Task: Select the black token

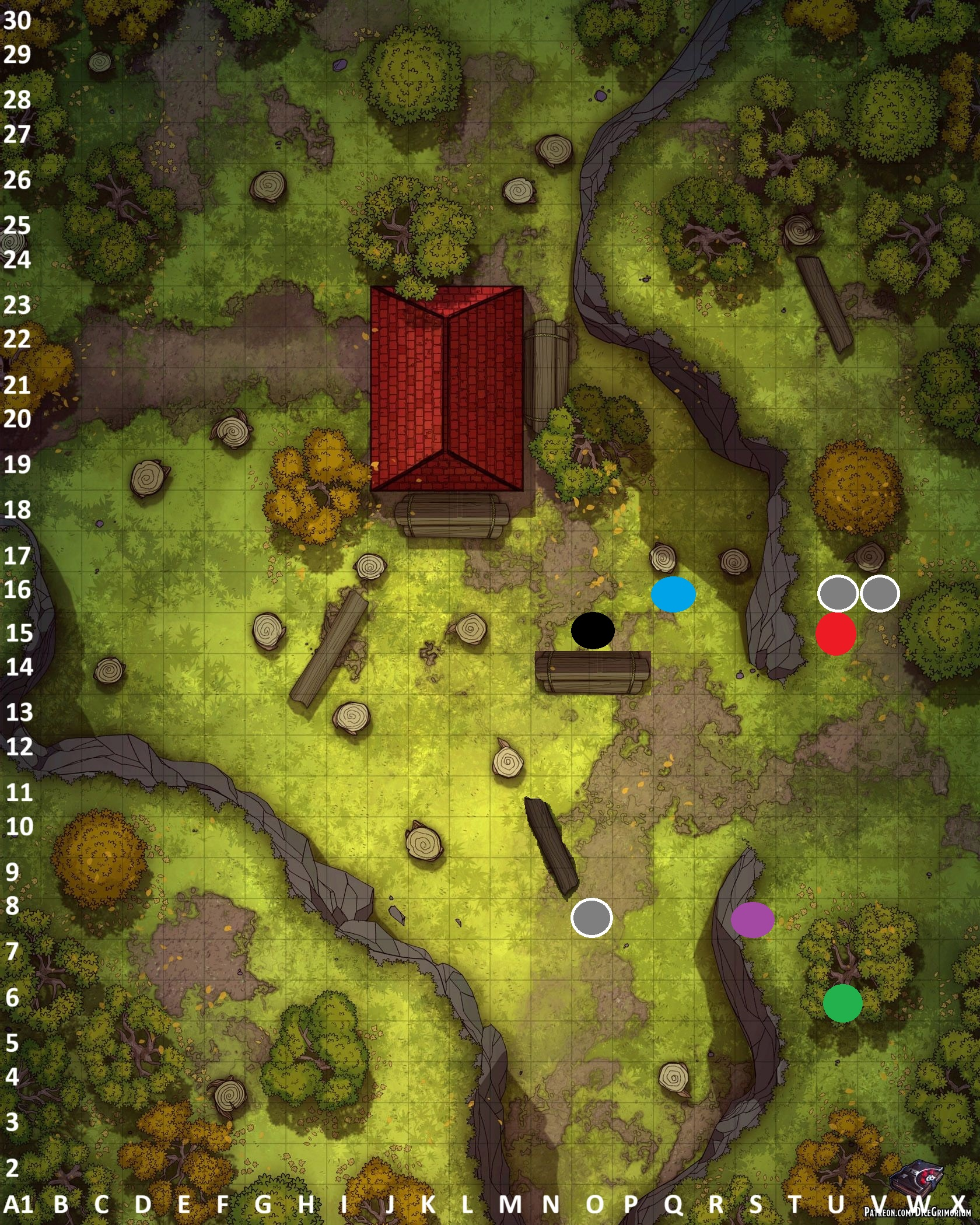Action: [592, 630]
